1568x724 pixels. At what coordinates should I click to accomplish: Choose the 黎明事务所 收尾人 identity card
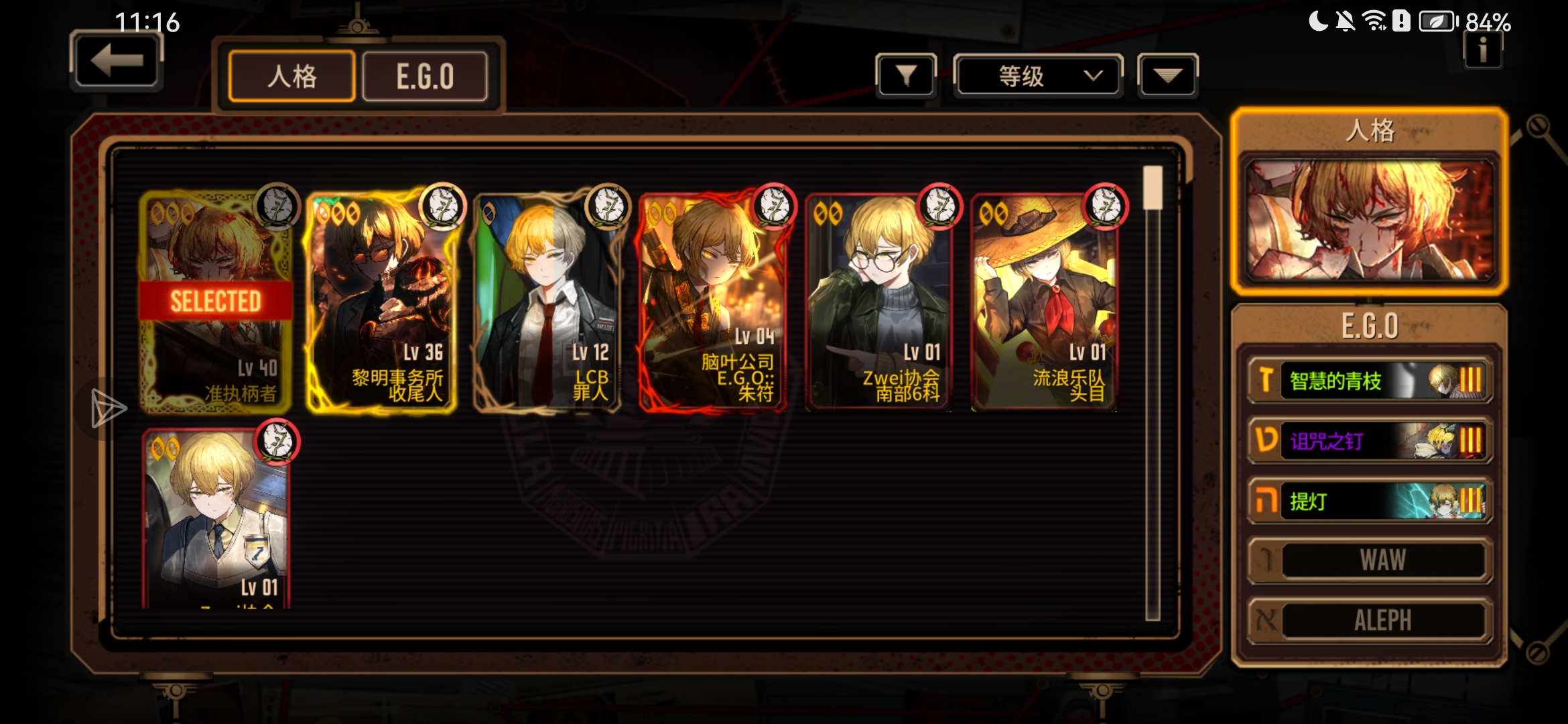coord(381,302)
